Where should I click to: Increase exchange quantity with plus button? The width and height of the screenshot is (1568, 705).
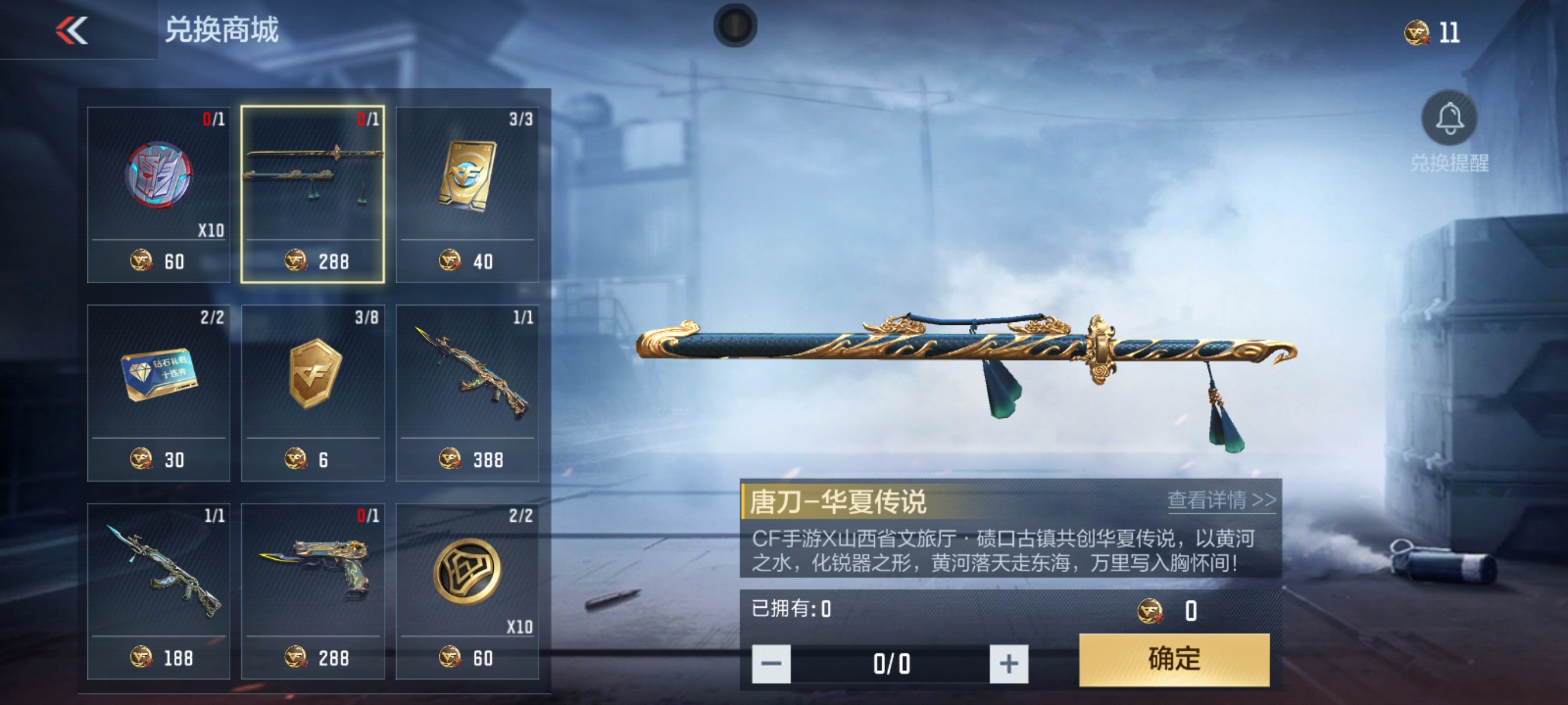point(1008,663)
